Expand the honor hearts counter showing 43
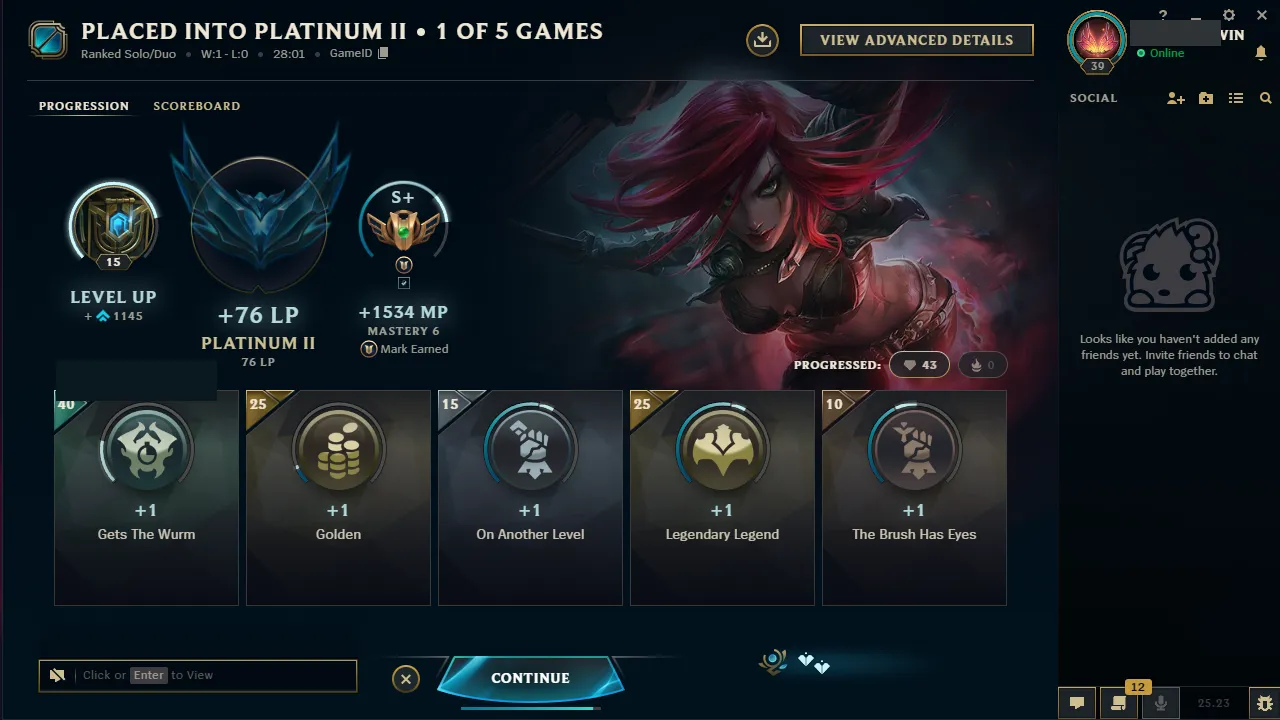Image resolution: width=1280 pixels, height=720 pixels. coord(919,364)
